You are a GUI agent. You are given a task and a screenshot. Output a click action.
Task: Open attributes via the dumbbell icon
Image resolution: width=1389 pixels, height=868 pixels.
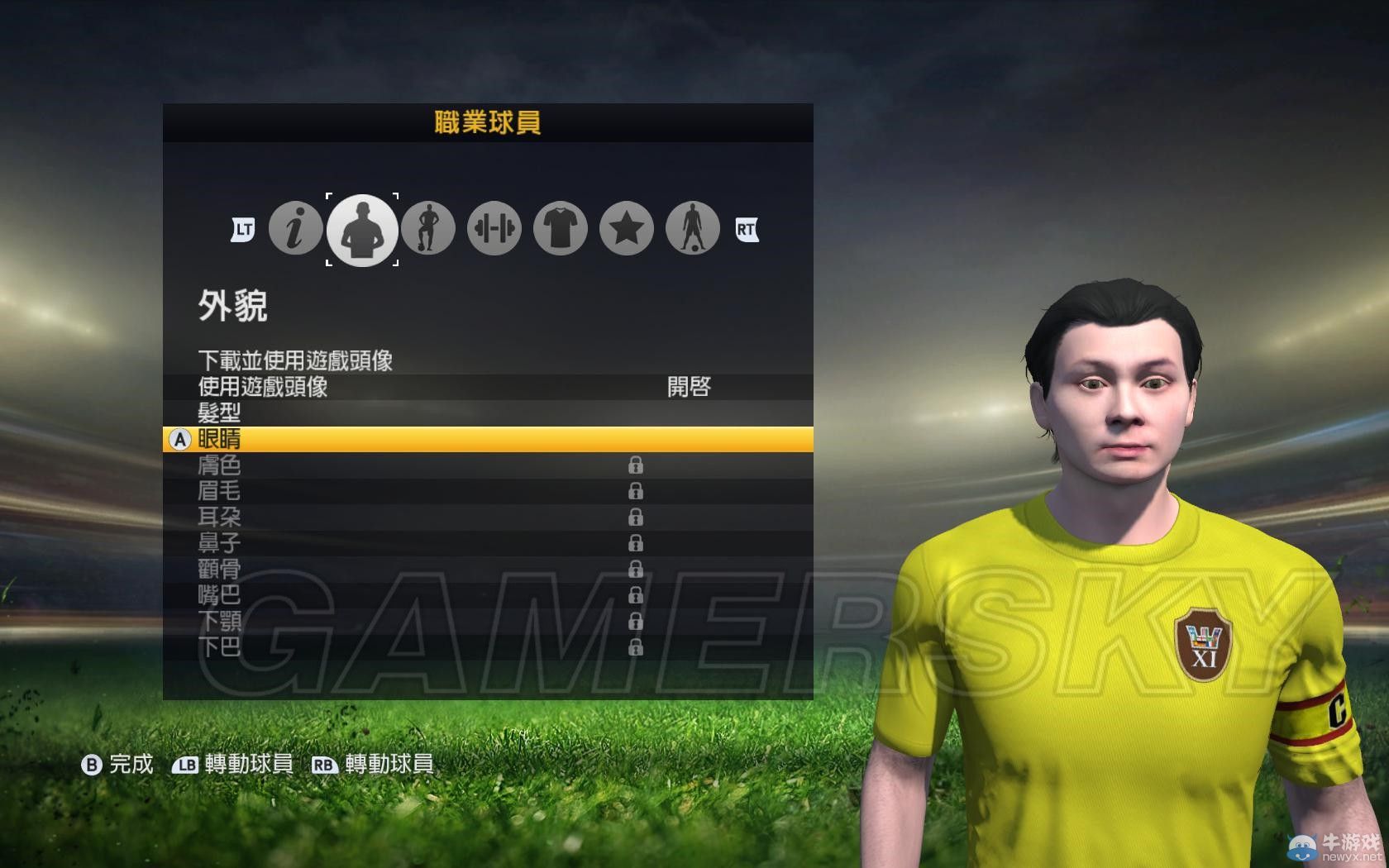494,229
